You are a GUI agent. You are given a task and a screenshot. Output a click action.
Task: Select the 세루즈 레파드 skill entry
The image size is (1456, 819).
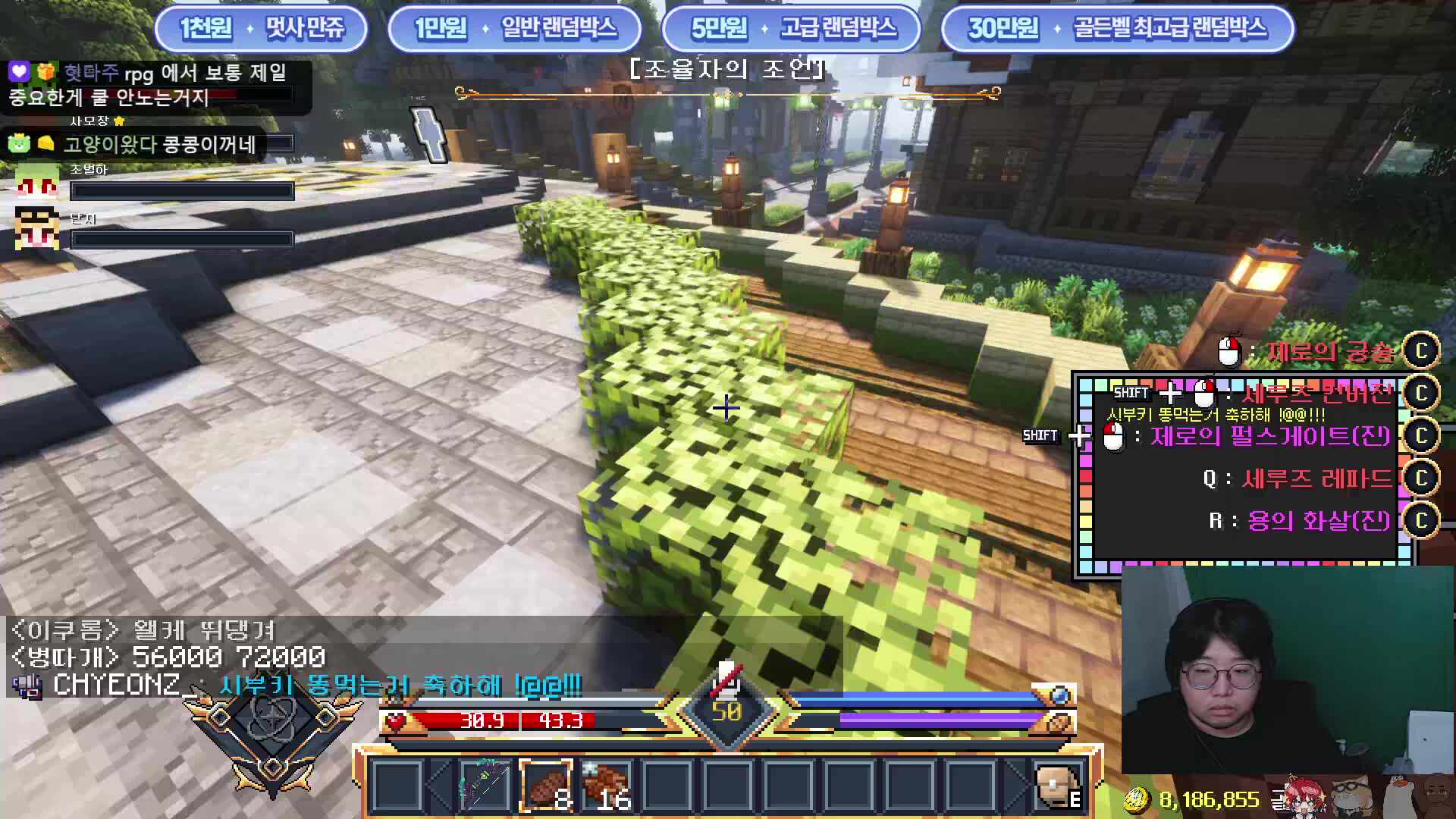click(1316, 479)
